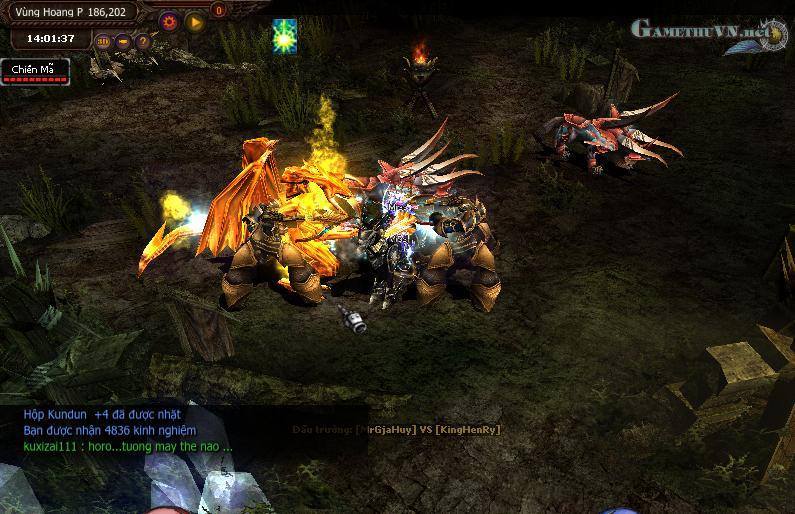Select the green starburst buff icon
Image resolution: width=795 pixels, height=514 pixels.
click(285, 37)
